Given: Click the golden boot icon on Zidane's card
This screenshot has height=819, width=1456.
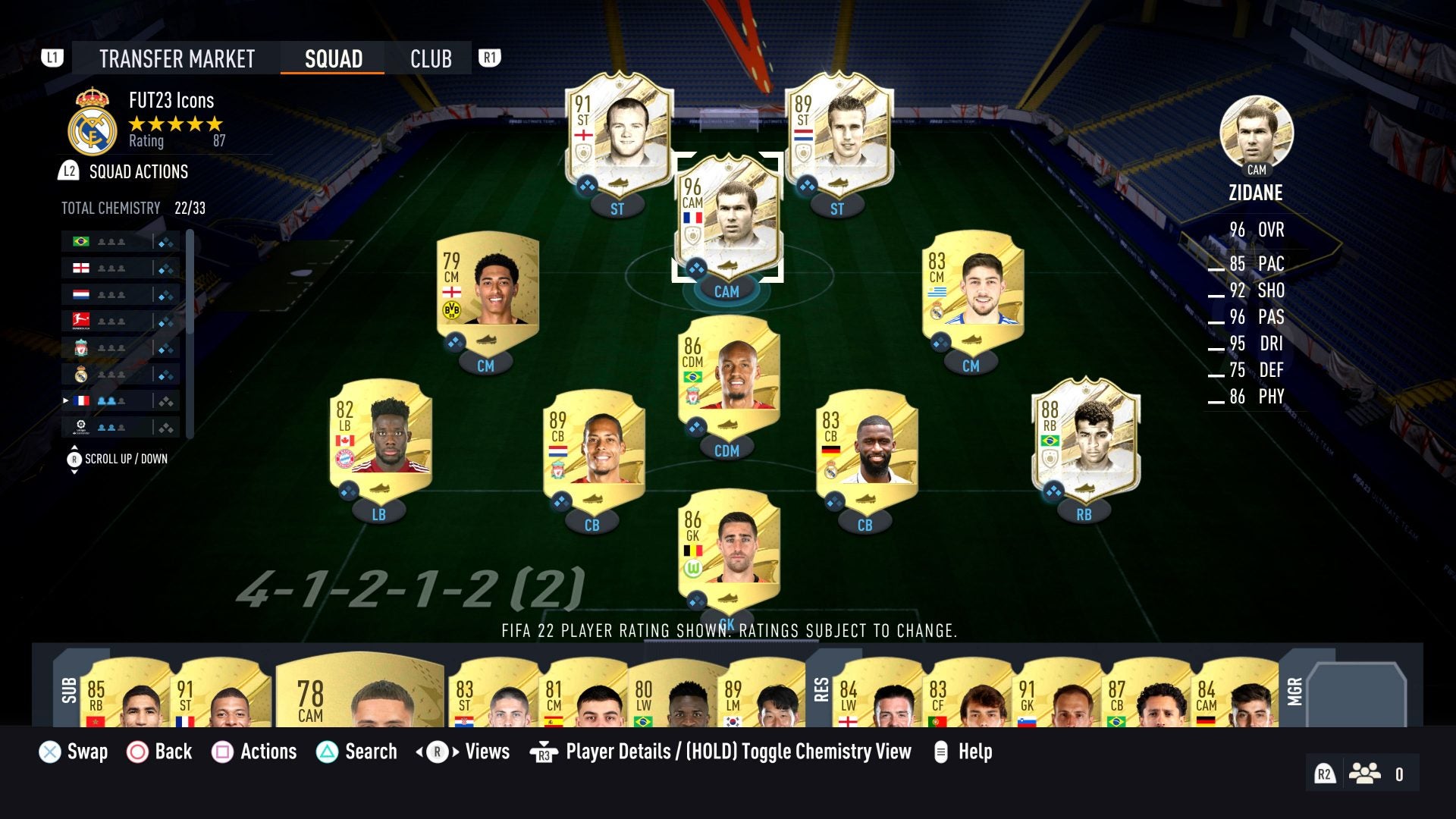Looking at the screenshot, I should (726, 264).
